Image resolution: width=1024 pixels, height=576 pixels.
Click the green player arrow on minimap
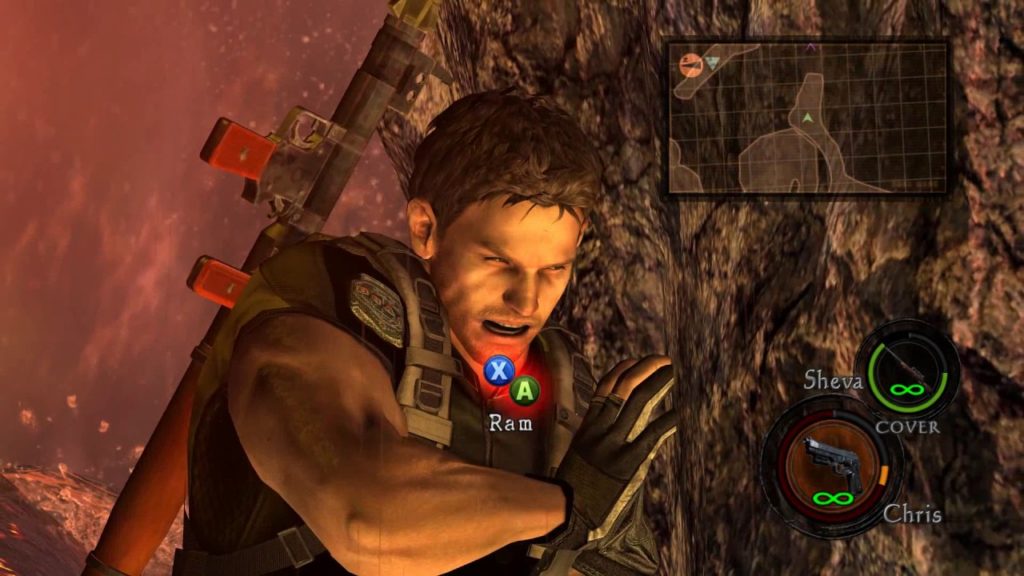point(805,118)
